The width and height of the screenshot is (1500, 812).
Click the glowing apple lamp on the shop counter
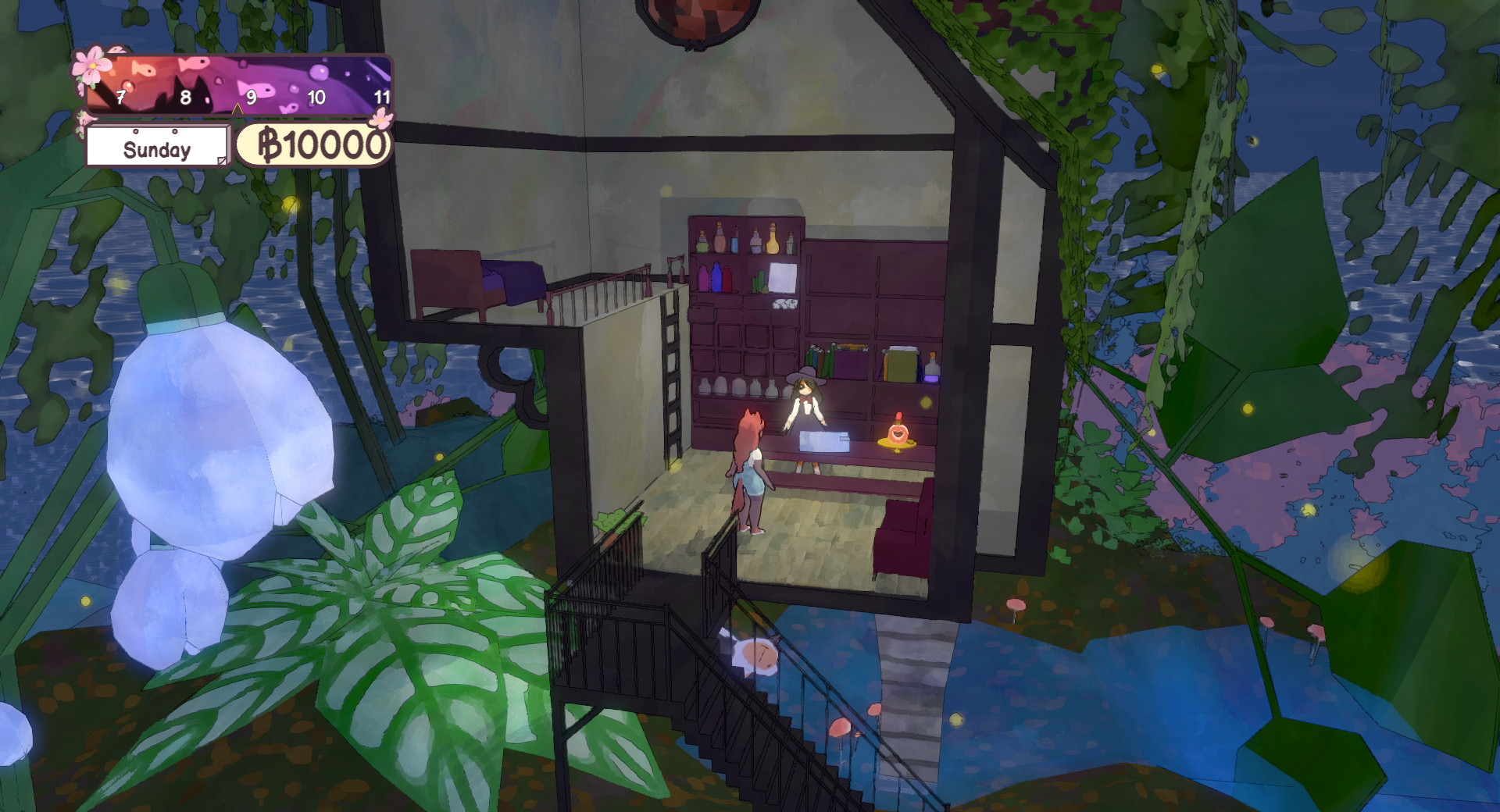tap(898, 434)
